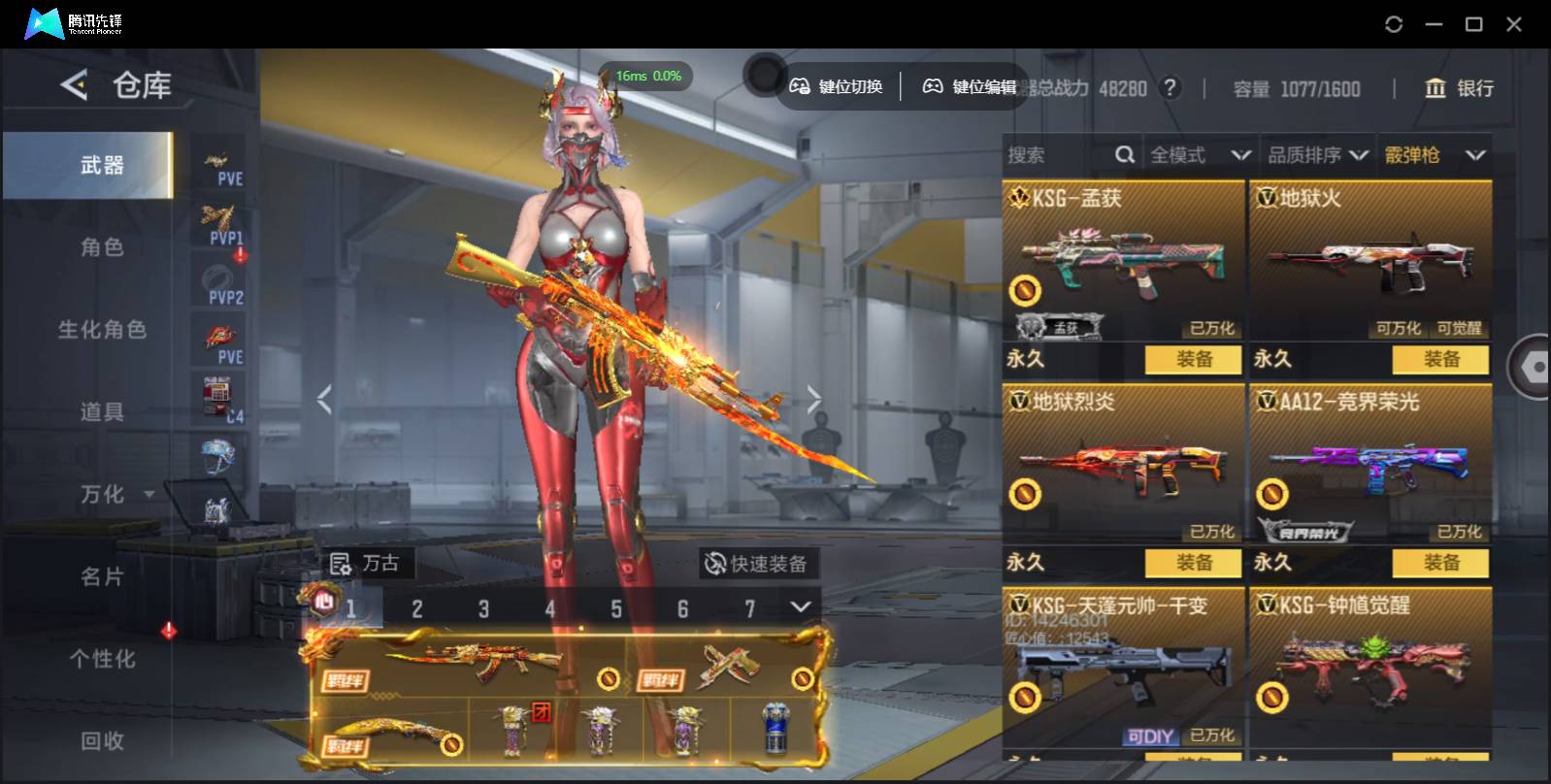Viewport: 1551px width, 784px height.
Task: Equip the 地狱火 shotgun
Action: tap(1440, 360)
